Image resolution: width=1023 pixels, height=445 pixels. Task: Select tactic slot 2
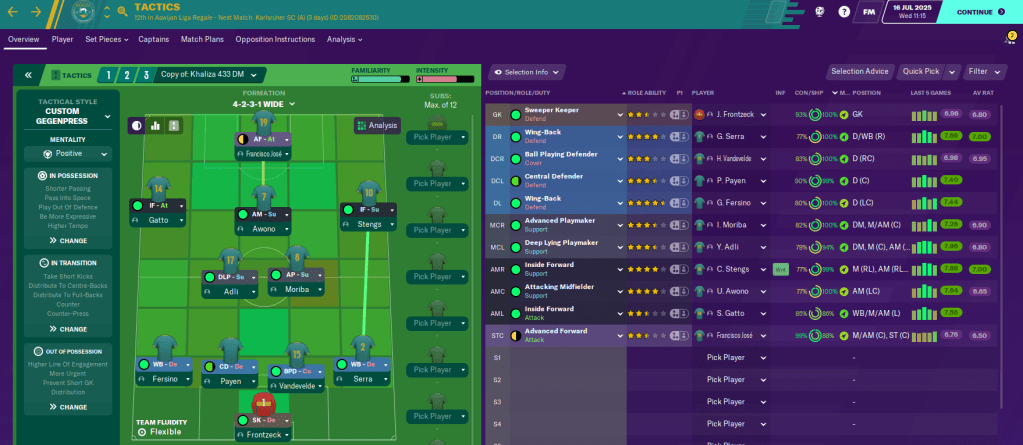tap(126, 75)
